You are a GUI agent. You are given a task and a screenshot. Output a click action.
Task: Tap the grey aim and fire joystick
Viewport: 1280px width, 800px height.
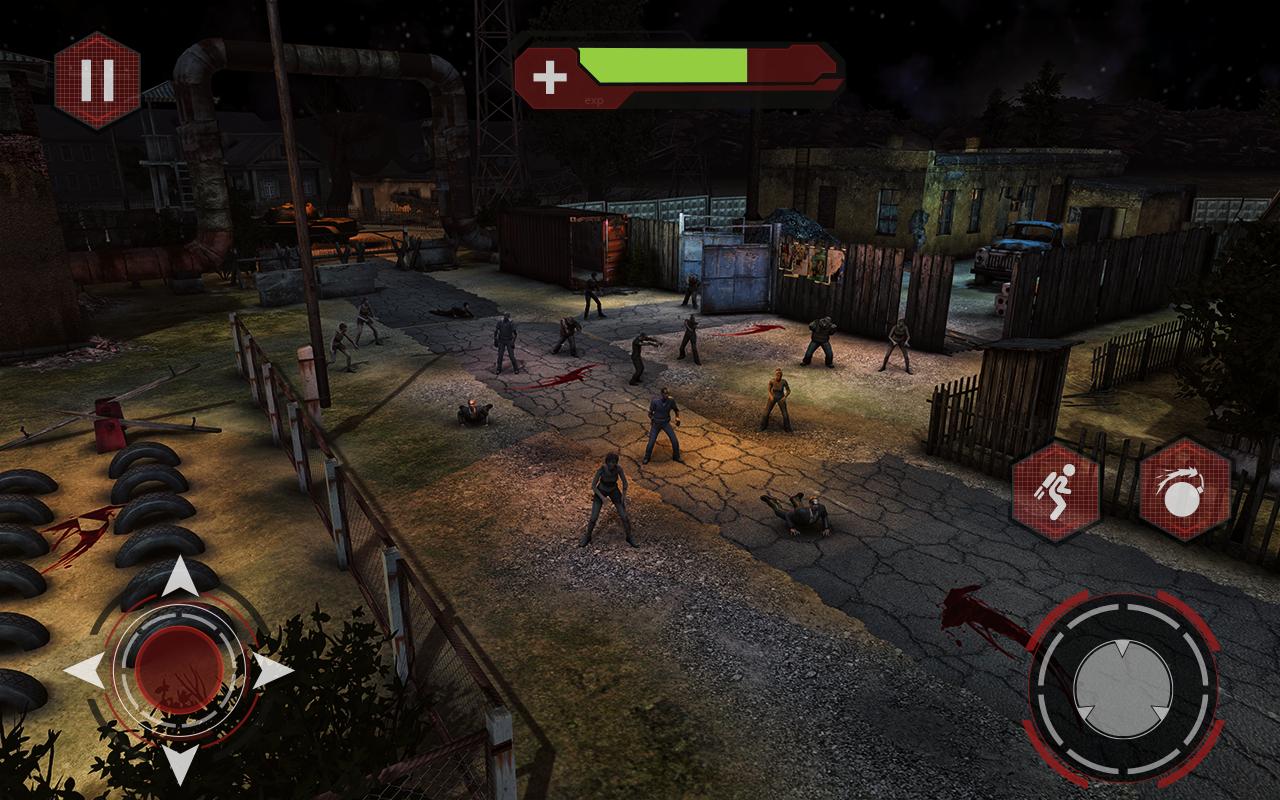pos(1122,688)
